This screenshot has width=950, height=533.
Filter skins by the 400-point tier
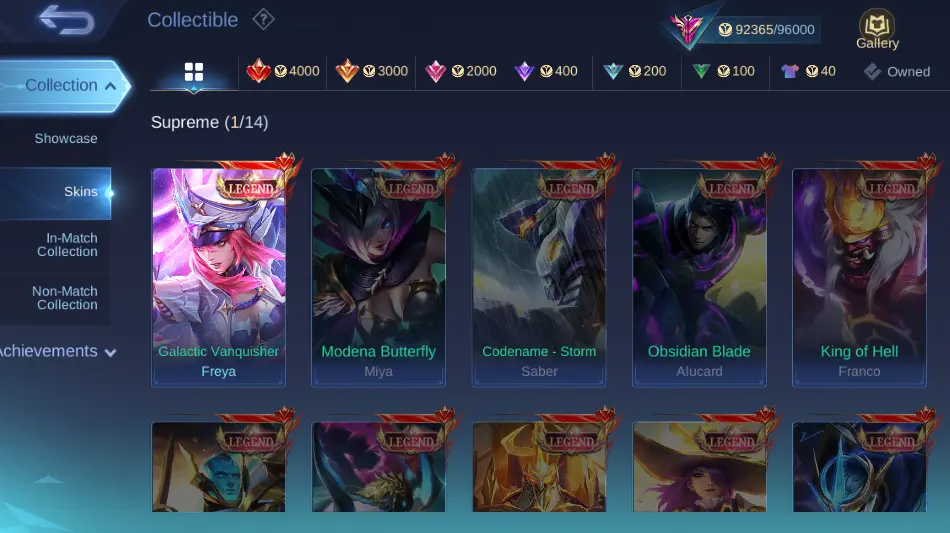click(x=546, y=72)
